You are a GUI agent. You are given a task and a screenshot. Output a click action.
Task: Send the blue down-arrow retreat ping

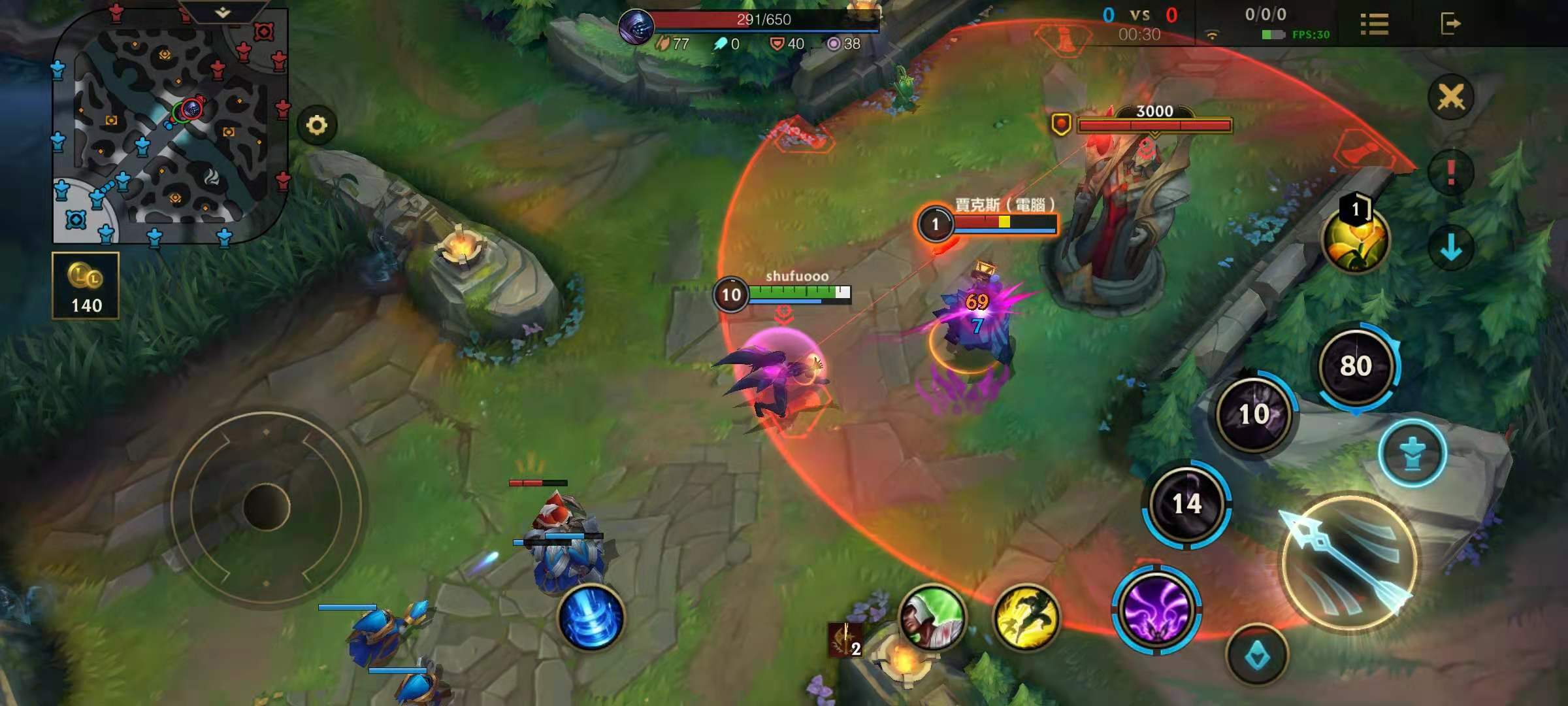pyautogui.click(x=1450, y=248)
